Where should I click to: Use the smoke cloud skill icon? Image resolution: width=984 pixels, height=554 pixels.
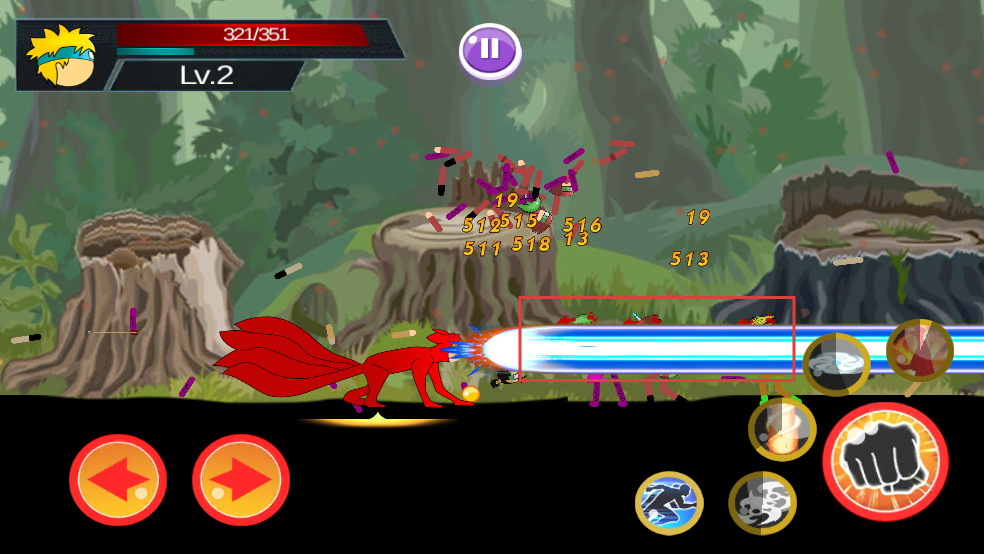coord(762,503)
